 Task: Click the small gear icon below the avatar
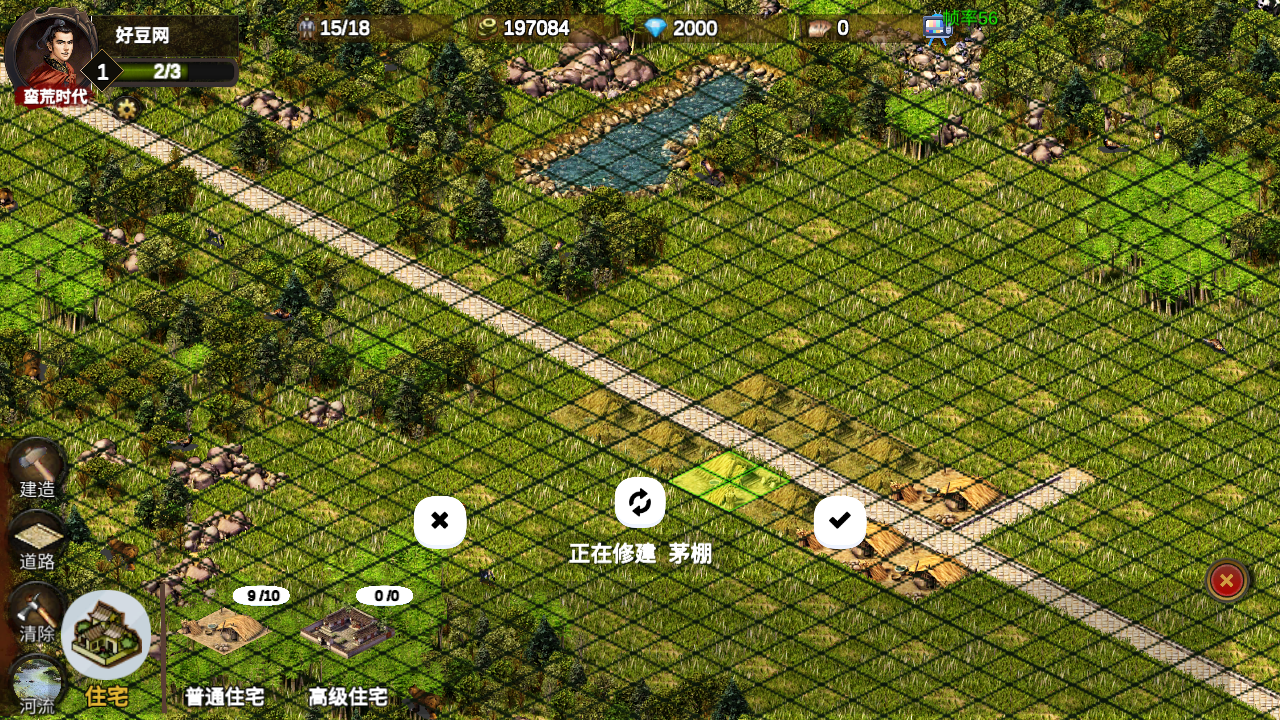point(126,110)
